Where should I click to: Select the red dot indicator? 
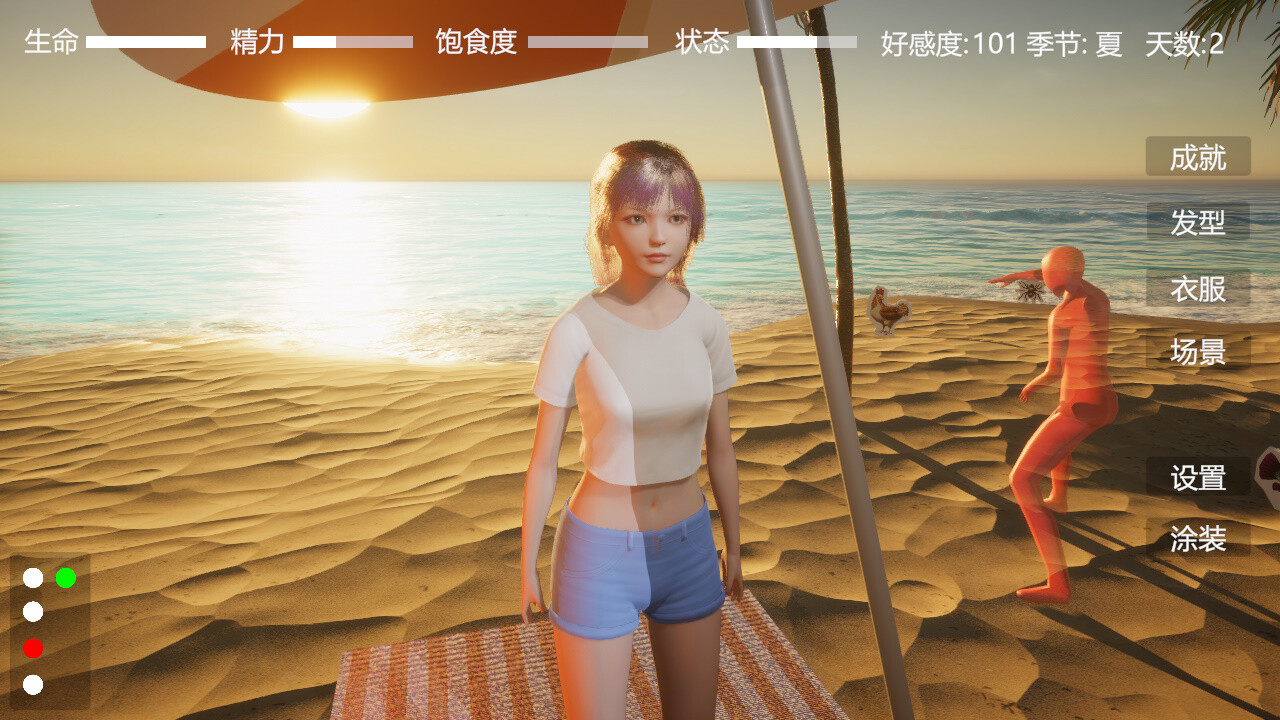pos(33,649)
